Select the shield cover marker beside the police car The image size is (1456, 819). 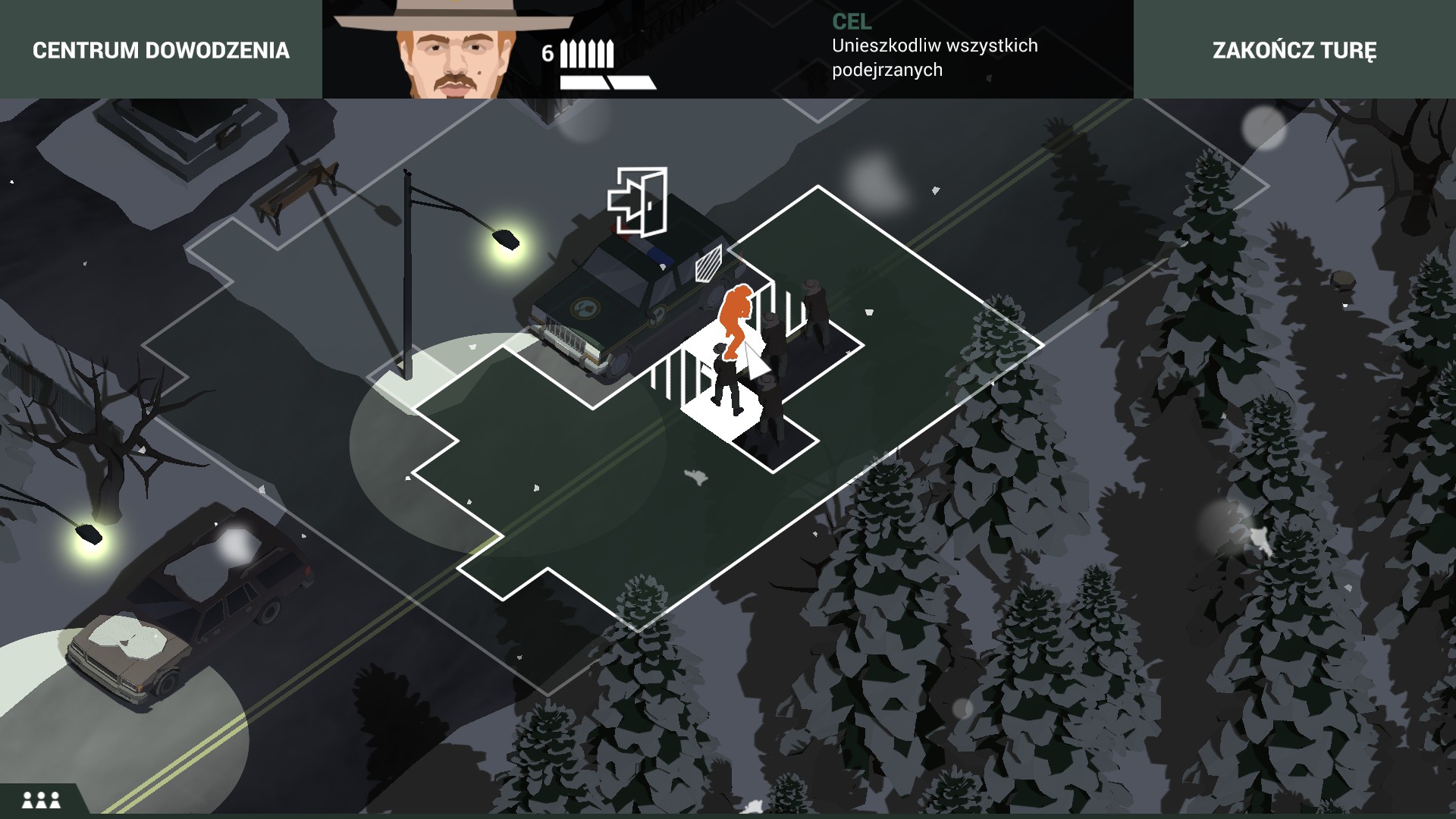[709, 264]
